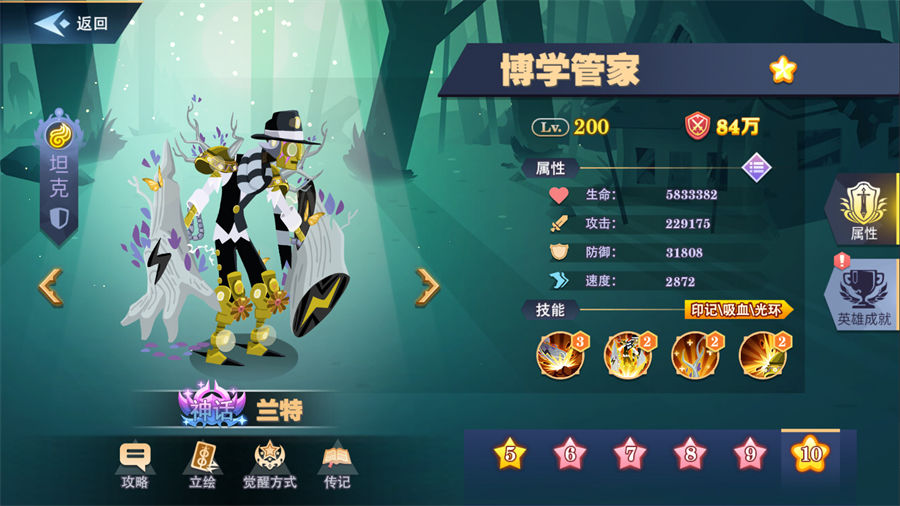Open the purple attribute details list icon
900x506 pixels.
click(756, 167)
